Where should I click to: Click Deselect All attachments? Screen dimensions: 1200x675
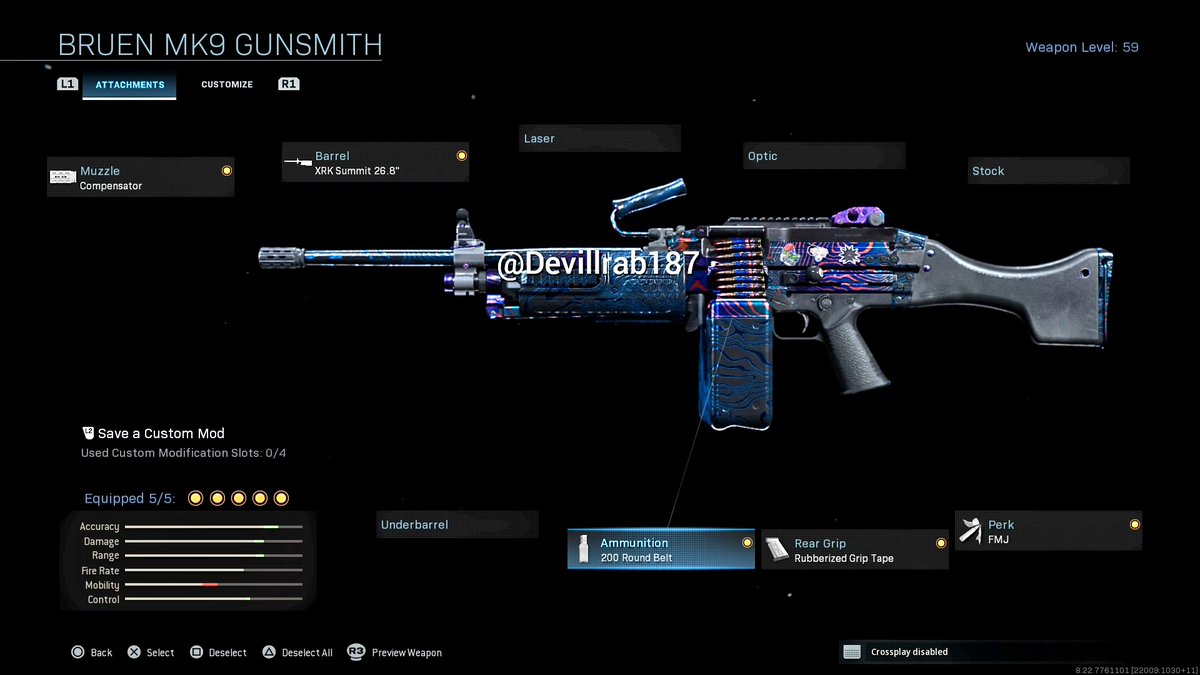297,653
